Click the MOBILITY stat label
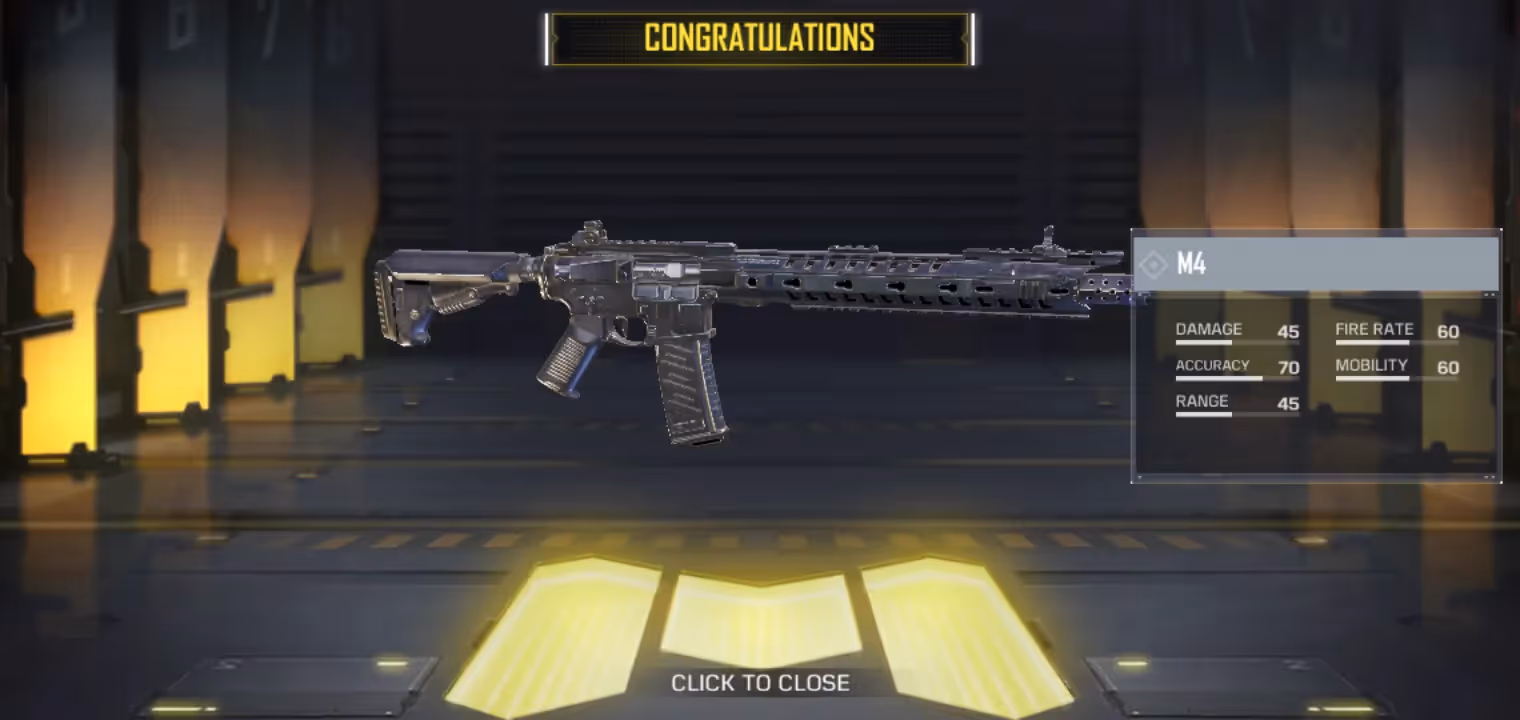Screen dimensions: 1520x720 tap(1371, 365)
